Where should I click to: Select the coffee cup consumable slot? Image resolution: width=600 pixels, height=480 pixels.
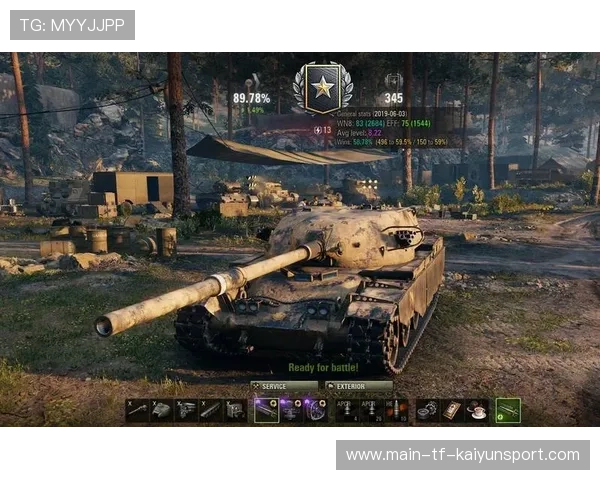coord(477,410)
